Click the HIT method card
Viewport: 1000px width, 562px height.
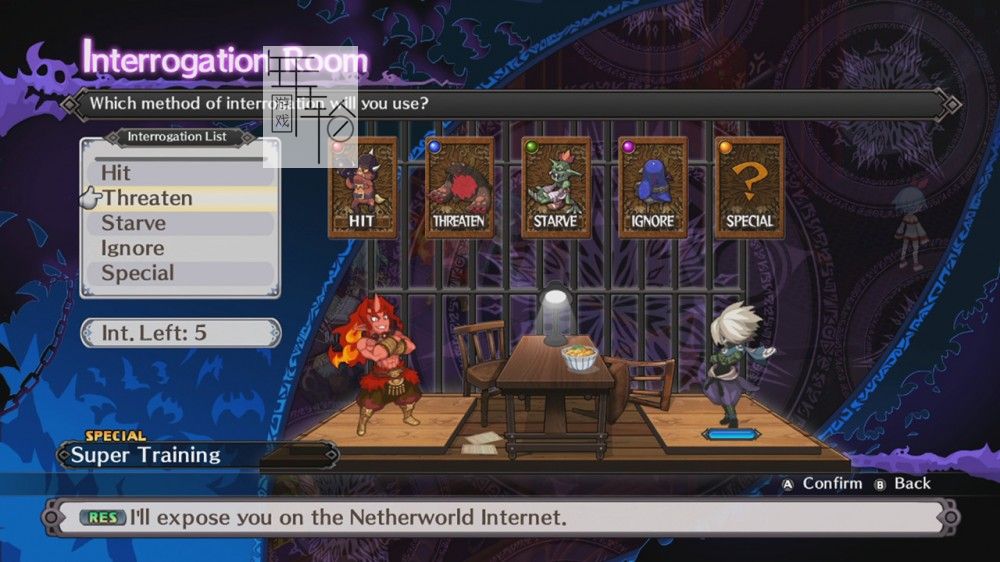click(x=362, y=188)
